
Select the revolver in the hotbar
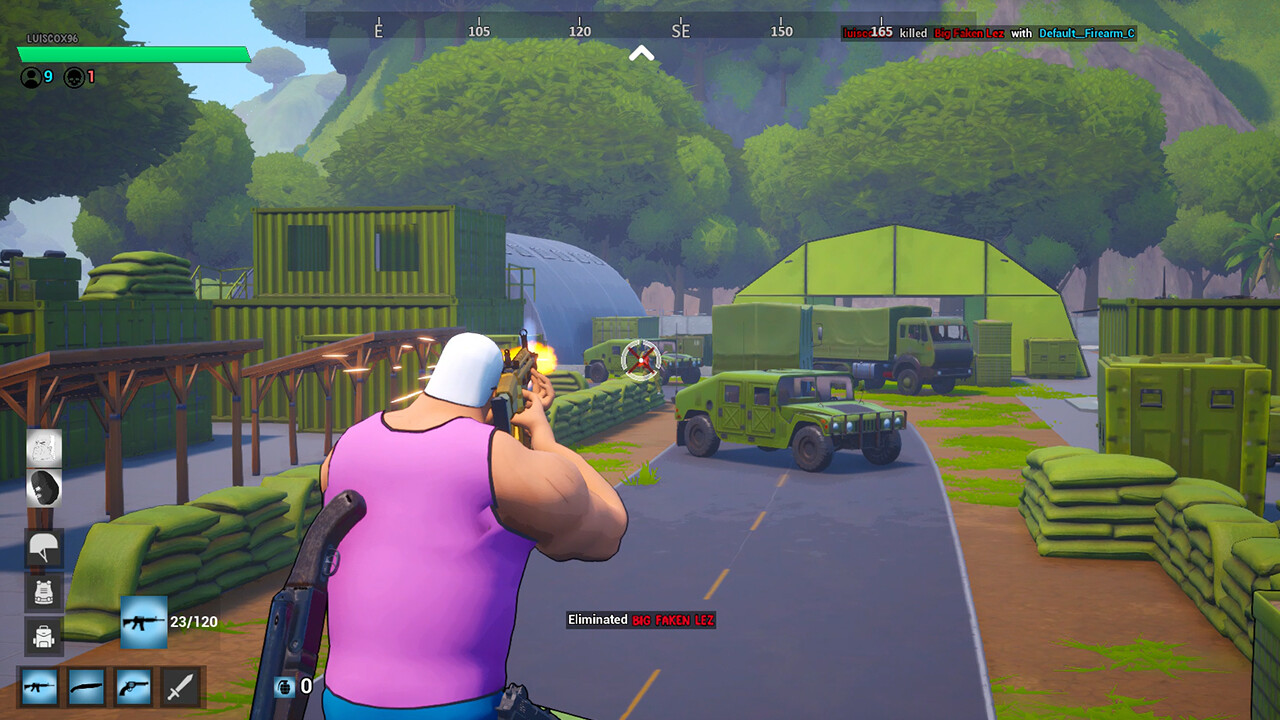click(x=134, y=687)
